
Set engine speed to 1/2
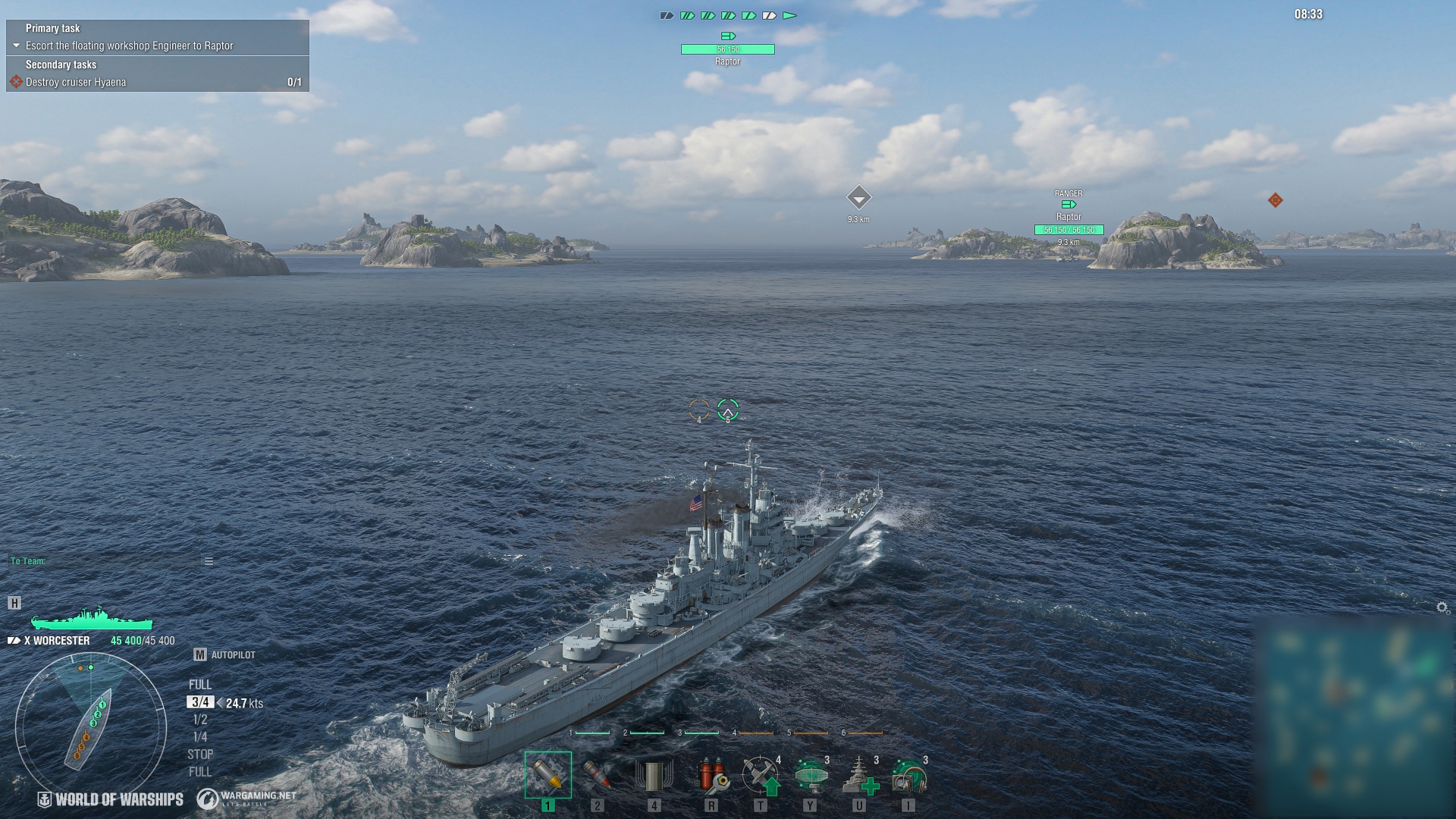[x=200, y=720]
